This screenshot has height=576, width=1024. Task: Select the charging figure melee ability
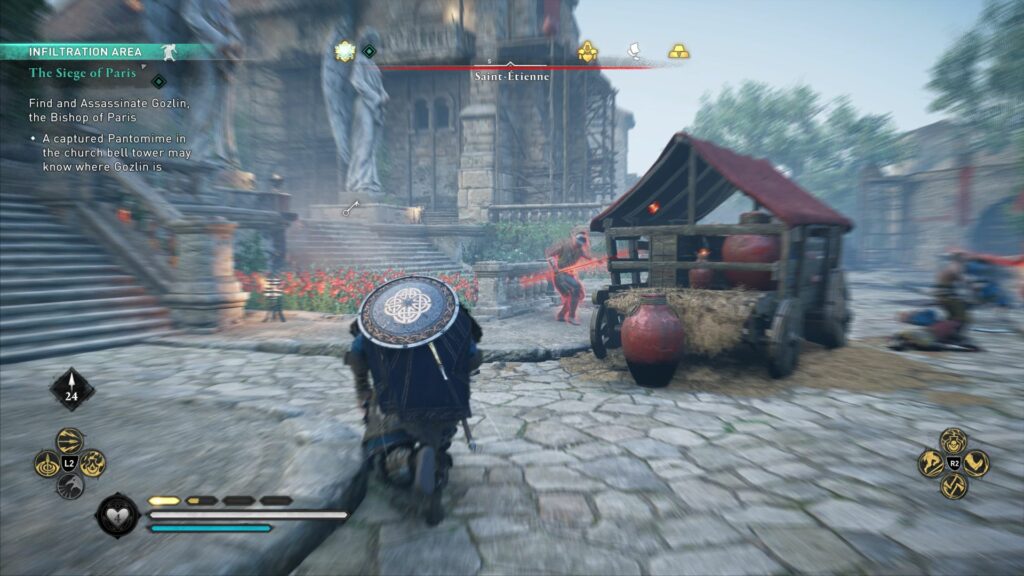pos(931,463)
